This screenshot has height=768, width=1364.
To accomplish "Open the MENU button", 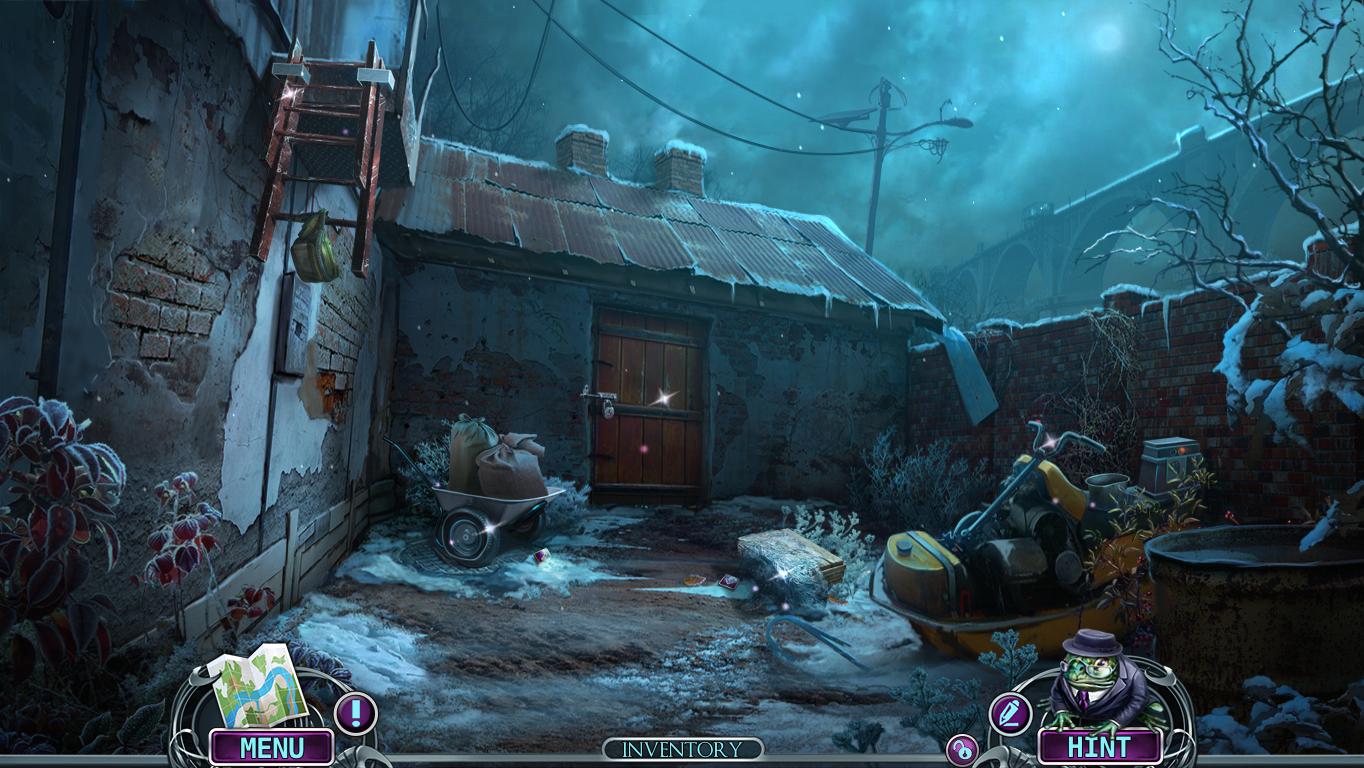I will point(271,747).
